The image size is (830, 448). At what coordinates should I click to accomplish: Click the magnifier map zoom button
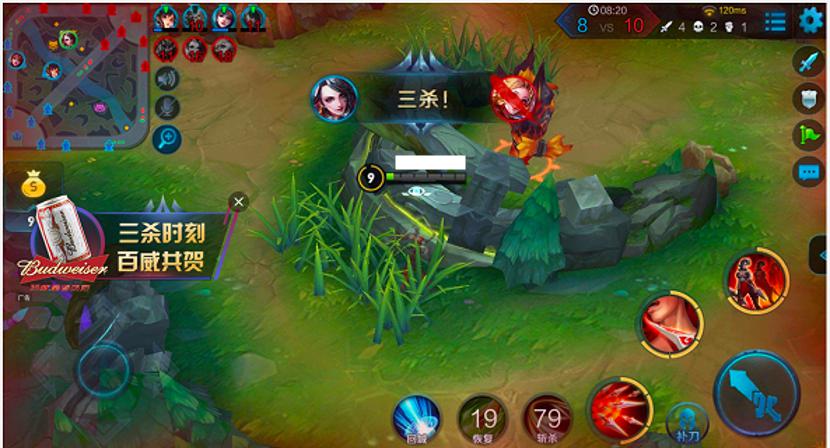pos(167,138)
